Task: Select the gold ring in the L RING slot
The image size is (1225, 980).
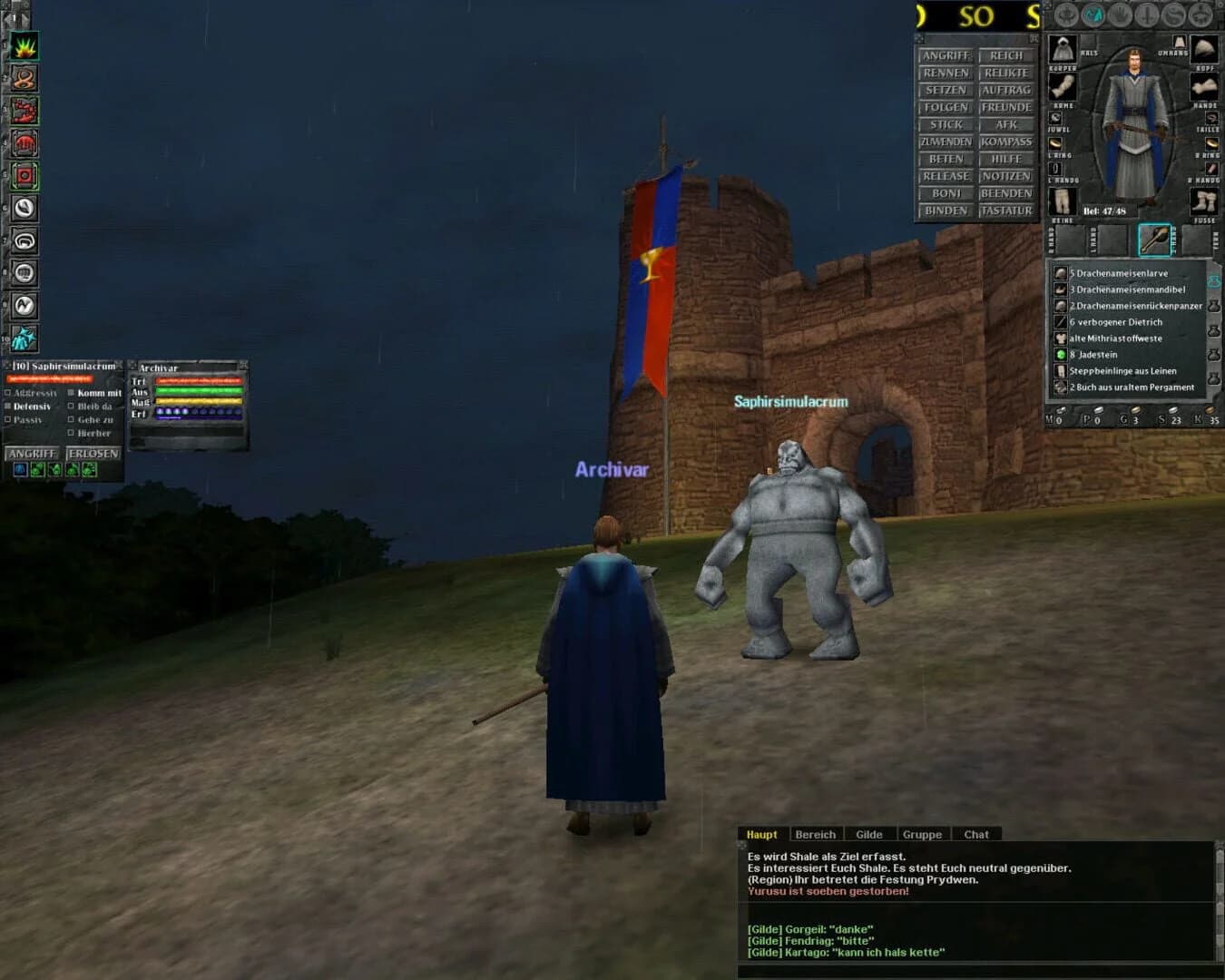Action: tap(1055, 143)
